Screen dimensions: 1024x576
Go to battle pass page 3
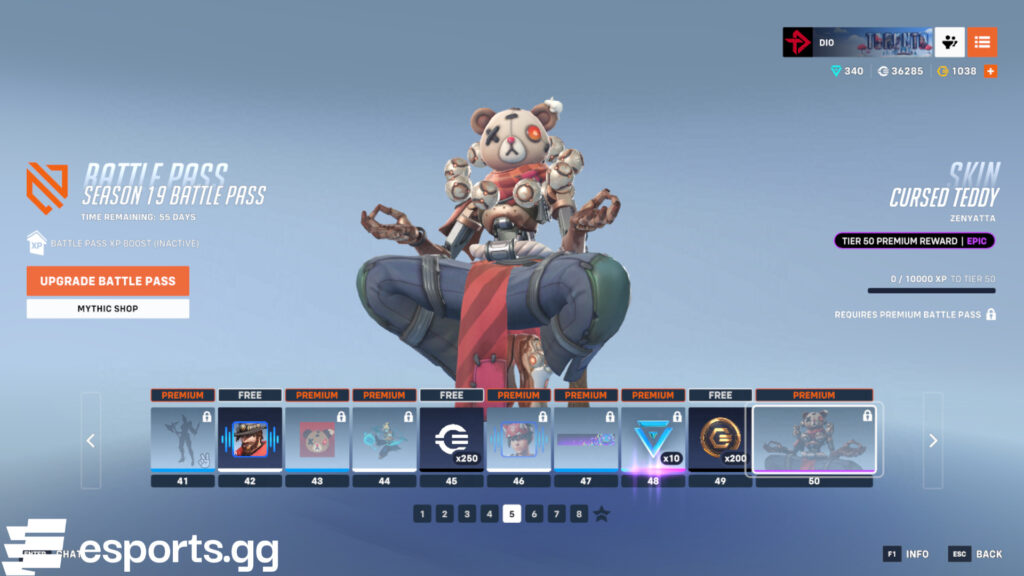click(467, 514)
